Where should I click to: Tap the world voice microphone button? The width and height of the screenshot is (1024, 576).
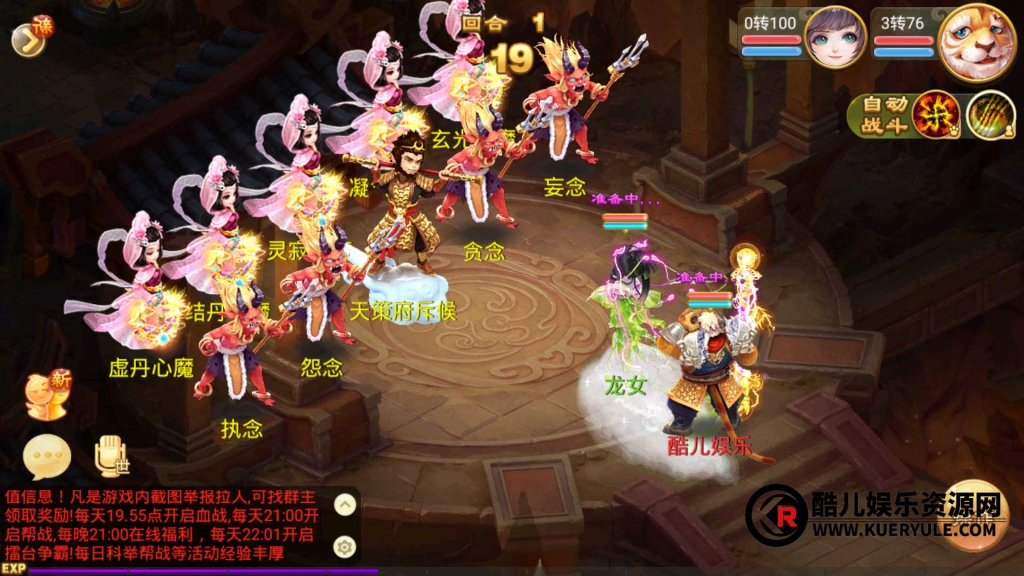tap(110, 456)
